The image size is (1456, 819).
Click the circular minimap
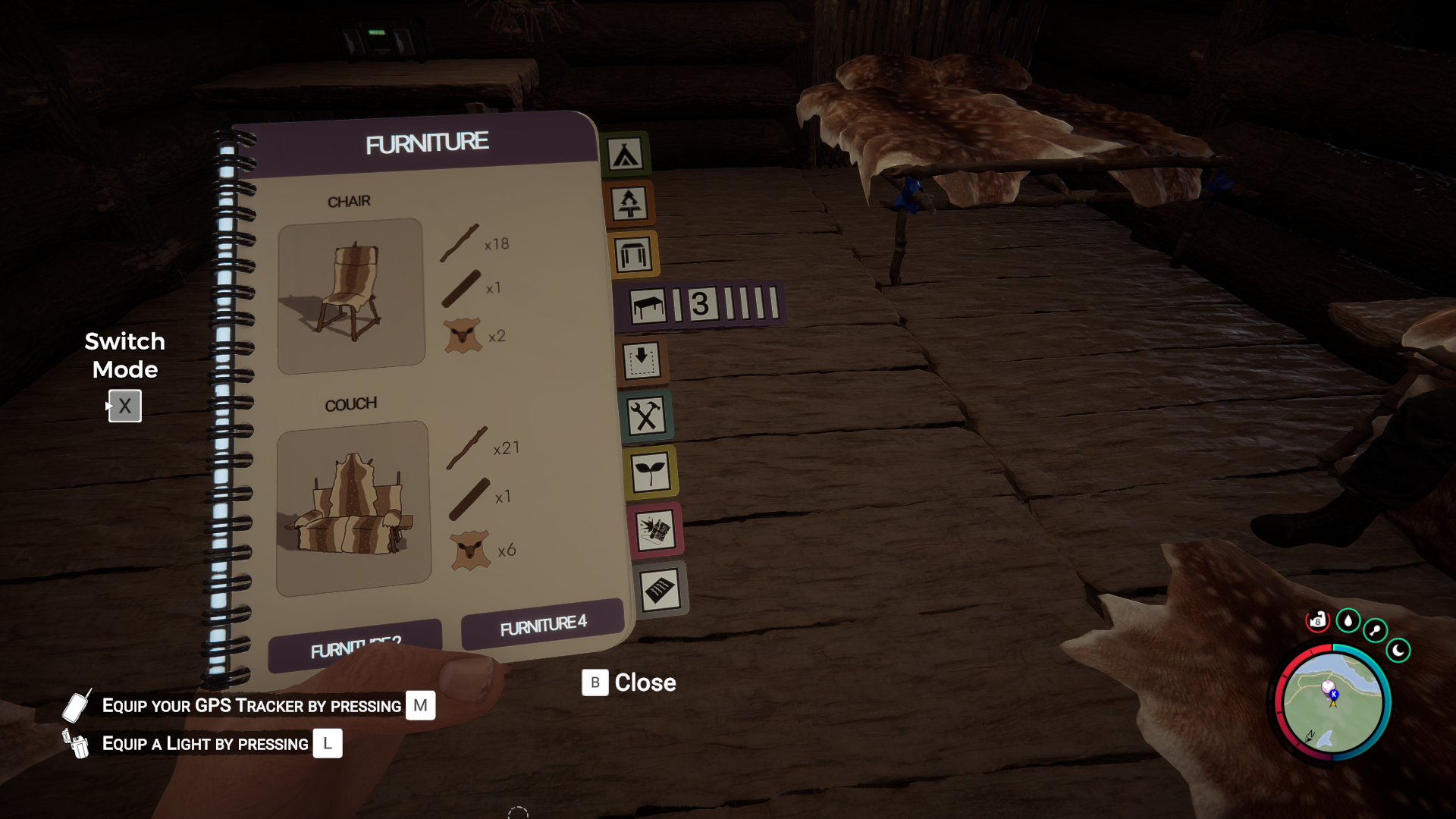click(1332, 702)
